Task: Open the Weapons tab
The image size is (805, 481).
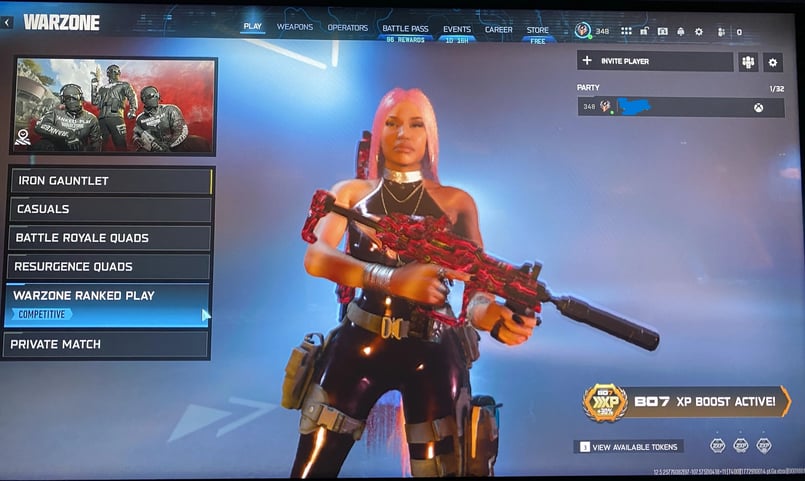Action: click(295, 27)
